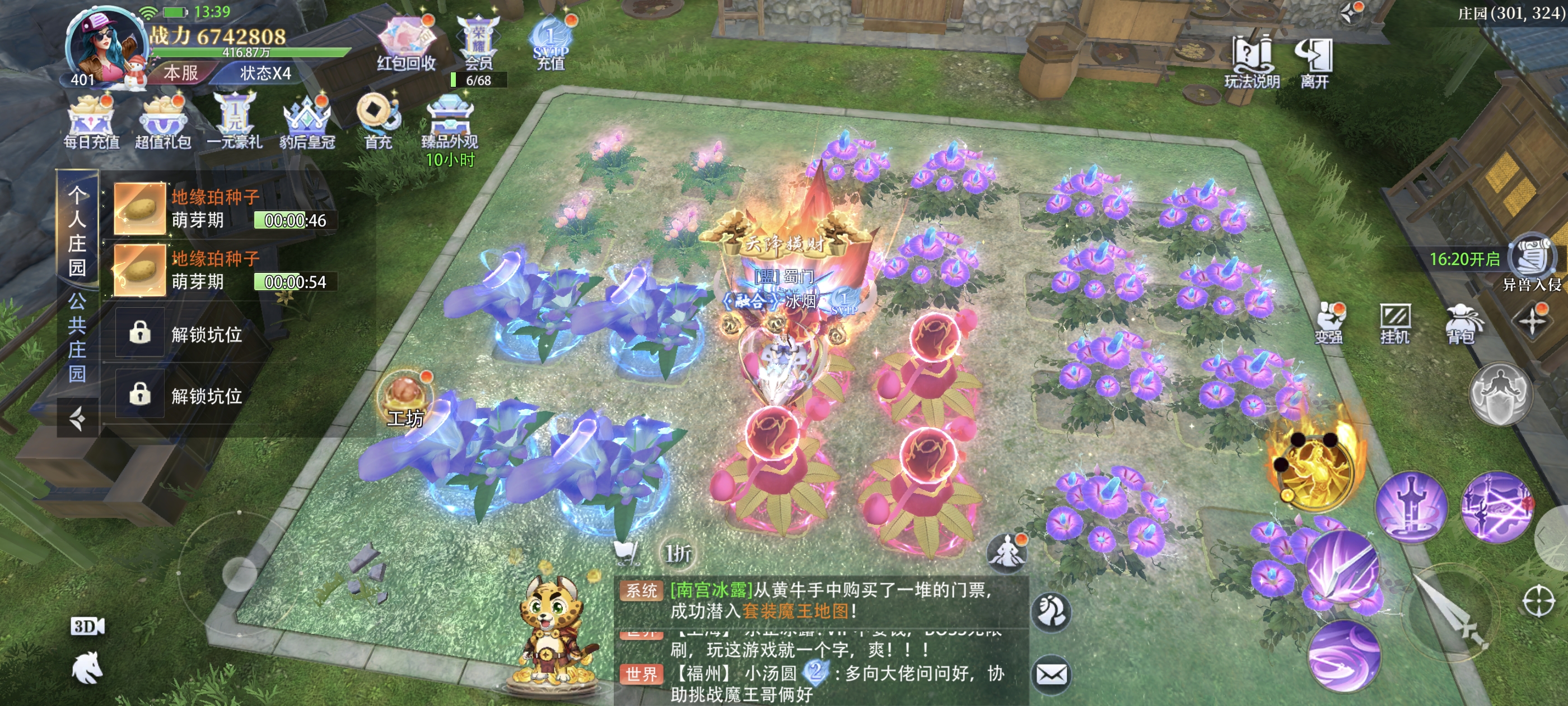Toggle the 3D camera view
1568x706 pixels.
(x=87, y=626)
